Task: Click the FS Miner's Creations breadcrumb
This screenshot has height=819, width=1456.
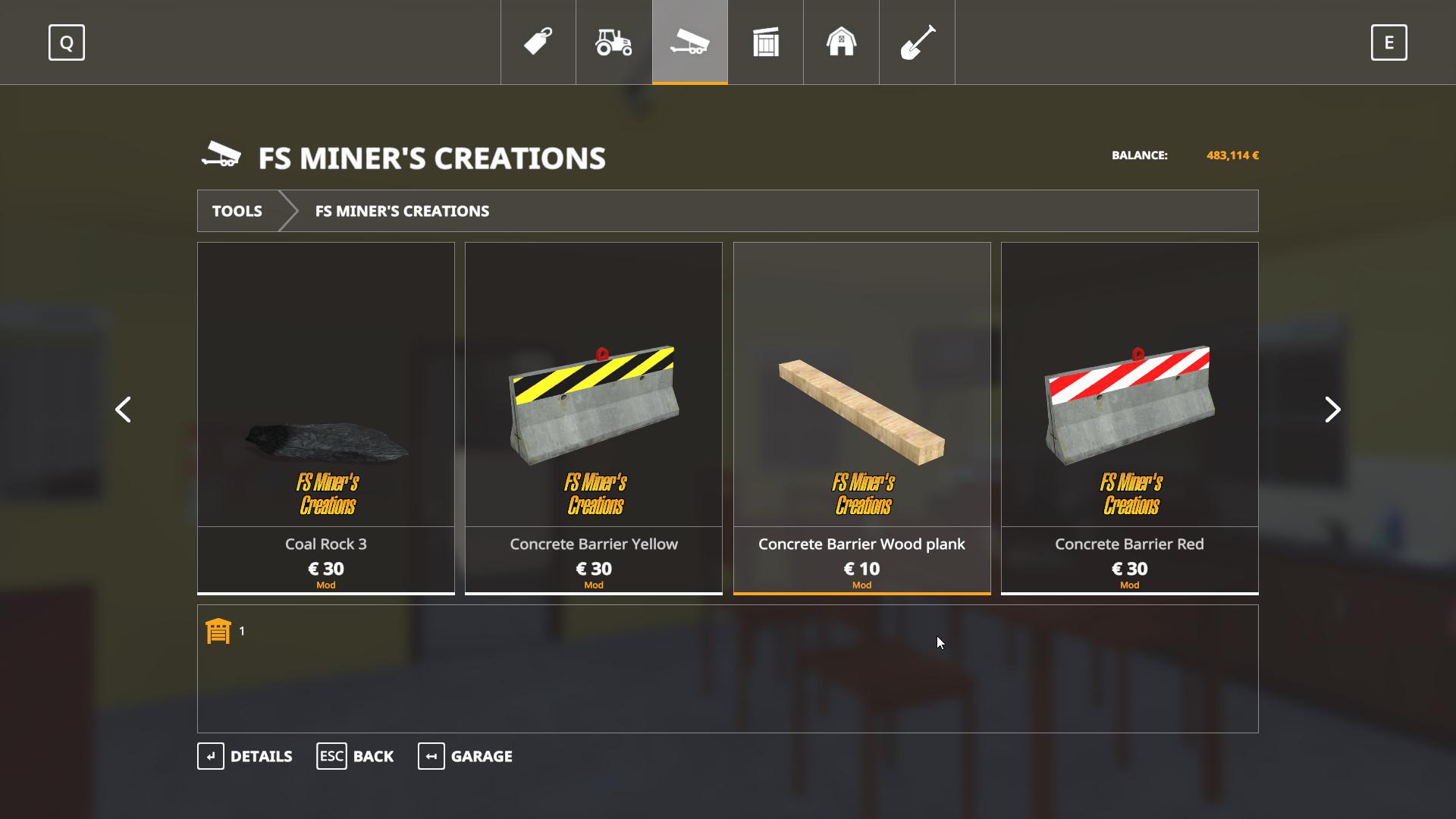Action: tap(402, 211)
